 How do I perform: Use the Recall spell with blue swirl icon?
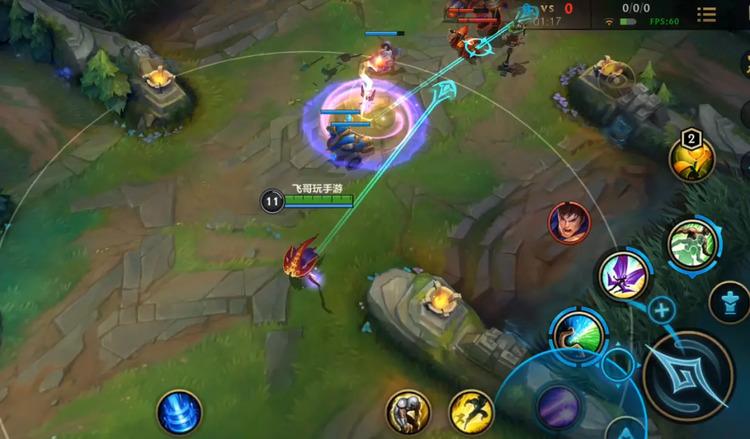[x=179, y=412]
